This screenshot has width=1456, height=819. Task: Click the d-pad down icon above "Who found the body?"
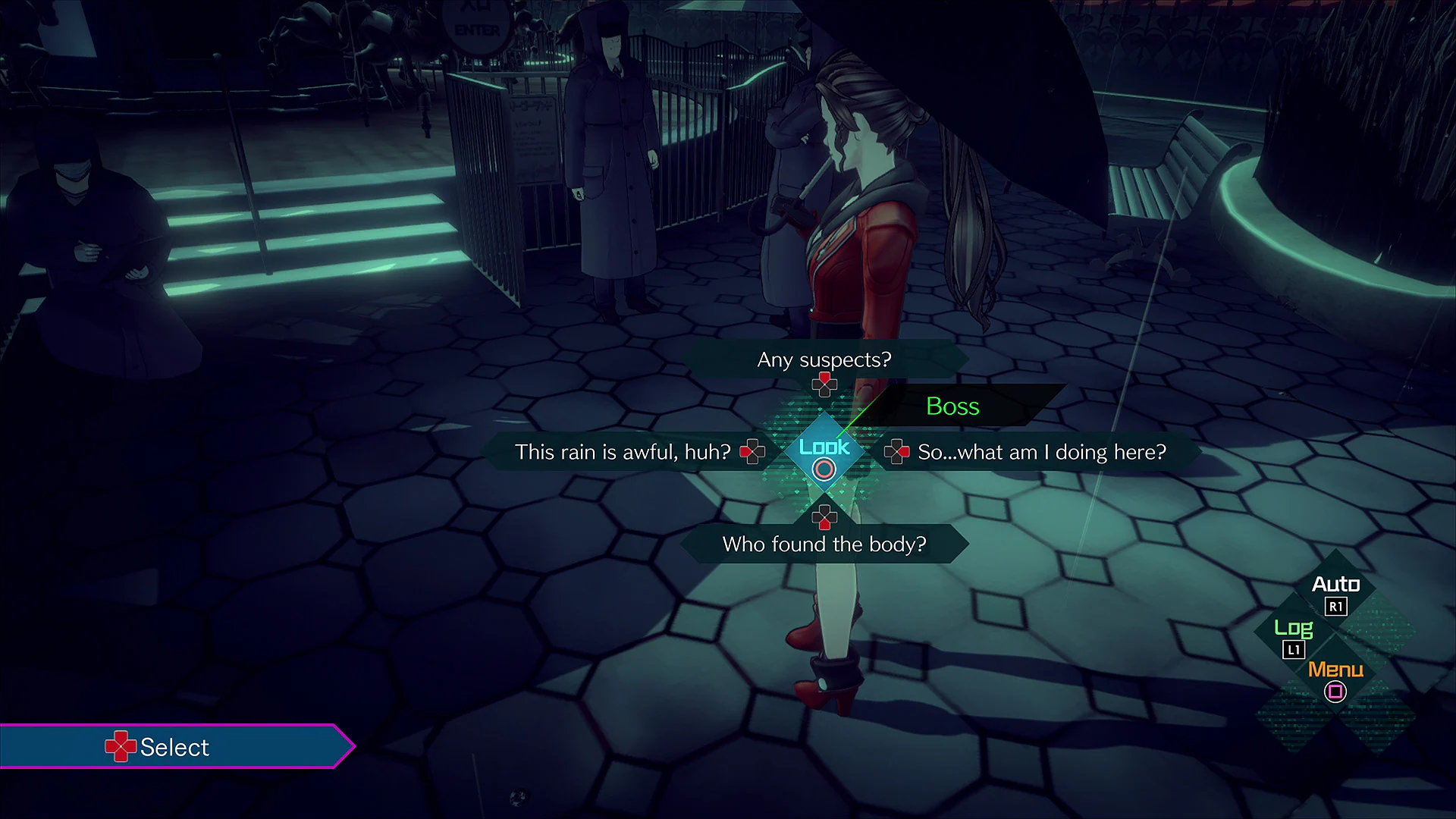tap(824, 519)
